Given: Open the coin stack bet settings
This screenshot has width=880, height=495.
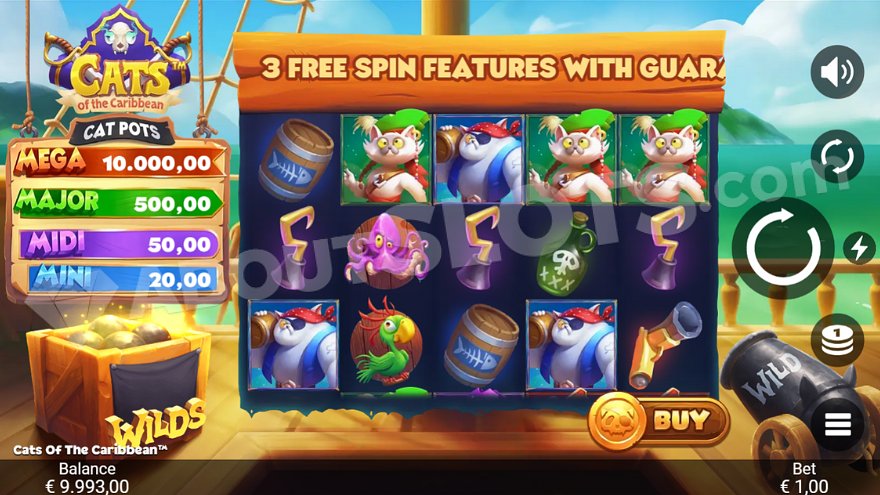Looking at the screenshot, I should pos(837,340).
